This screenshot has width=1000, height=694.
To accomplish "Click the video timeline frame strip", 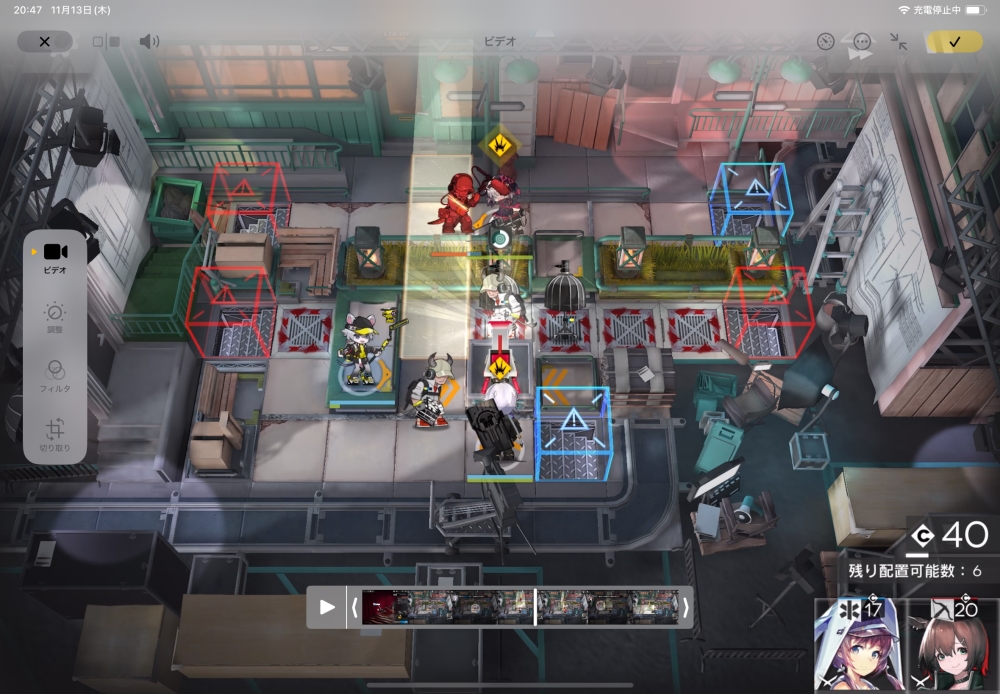I will (x=520, y=607).
